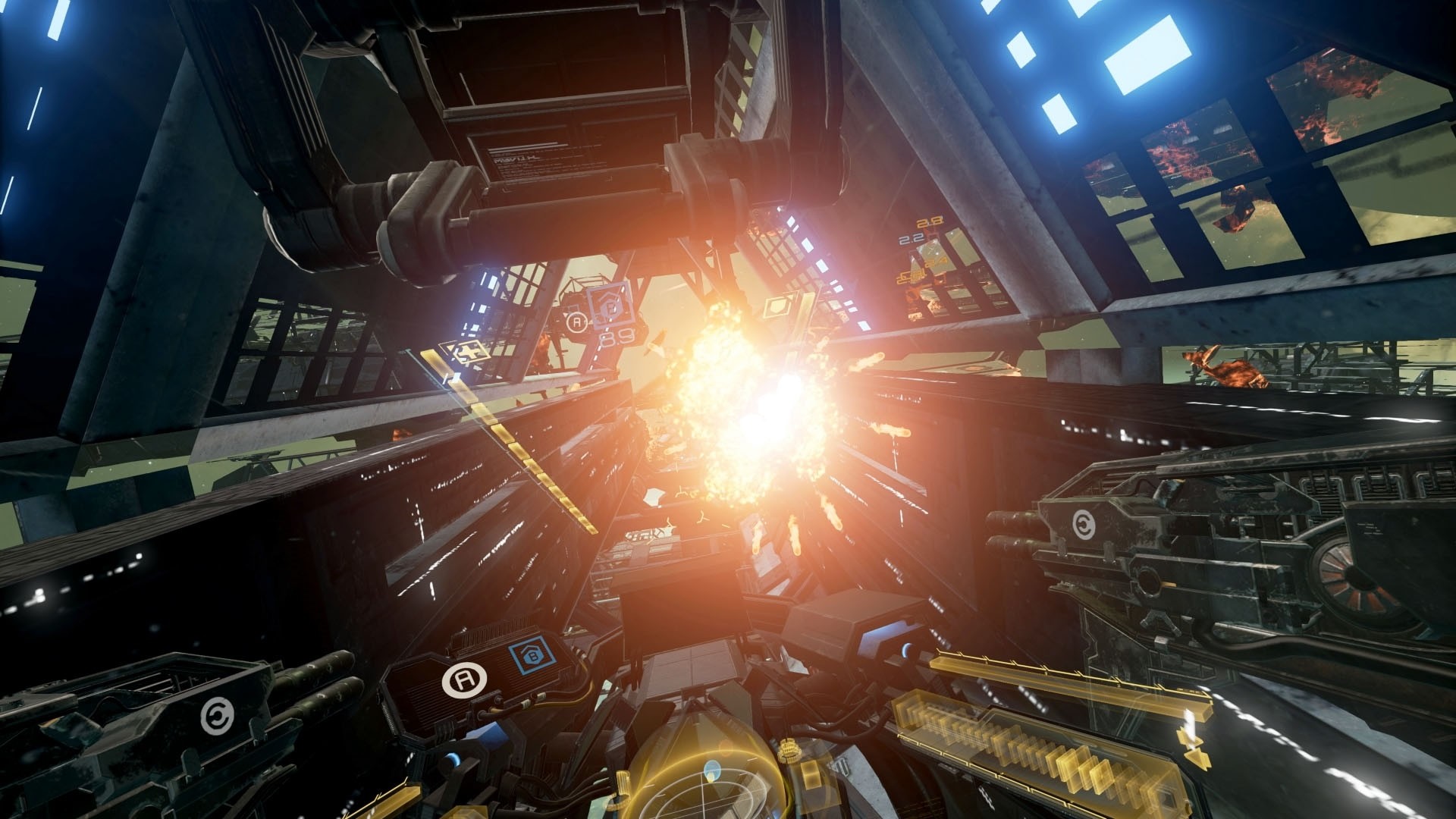Toggle the distance marker reading 2.8

pos(929,222)
